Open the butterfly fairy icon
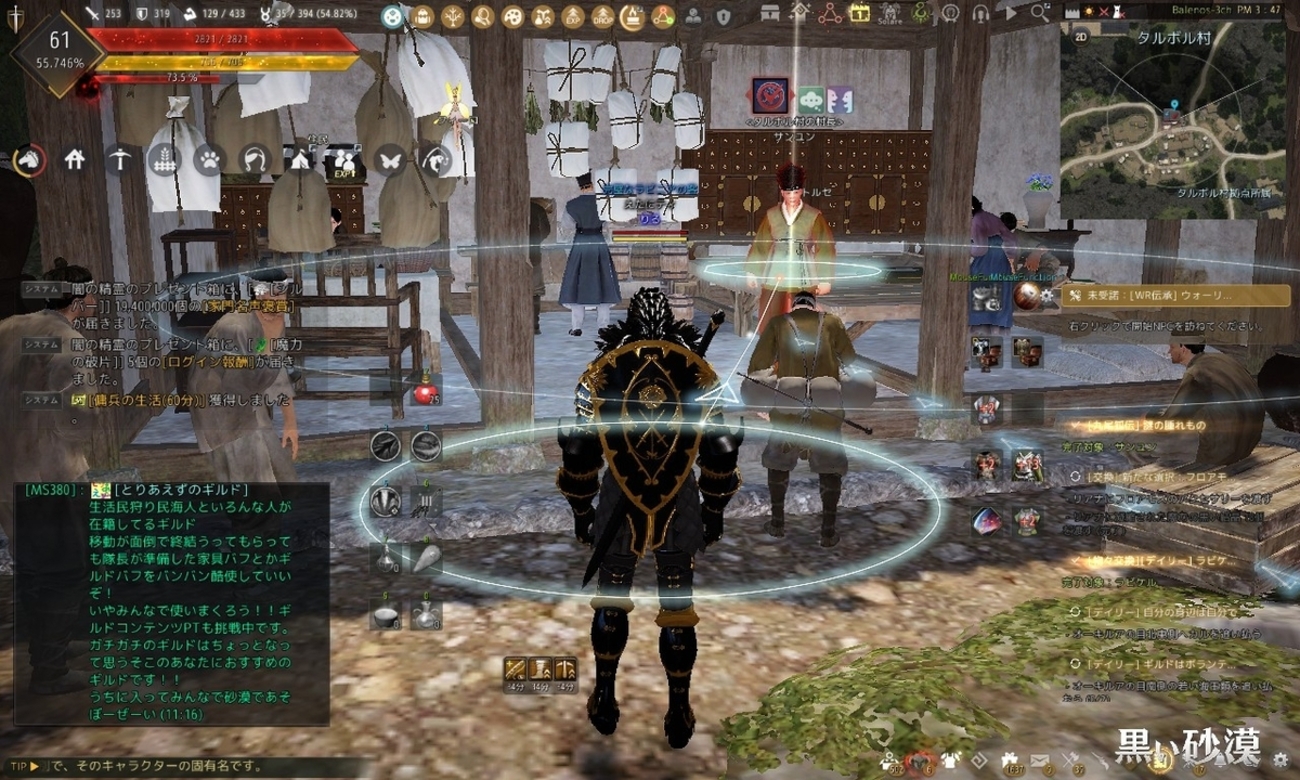The width and height of the screenshot is (1300, 780). tap(390, 159)
